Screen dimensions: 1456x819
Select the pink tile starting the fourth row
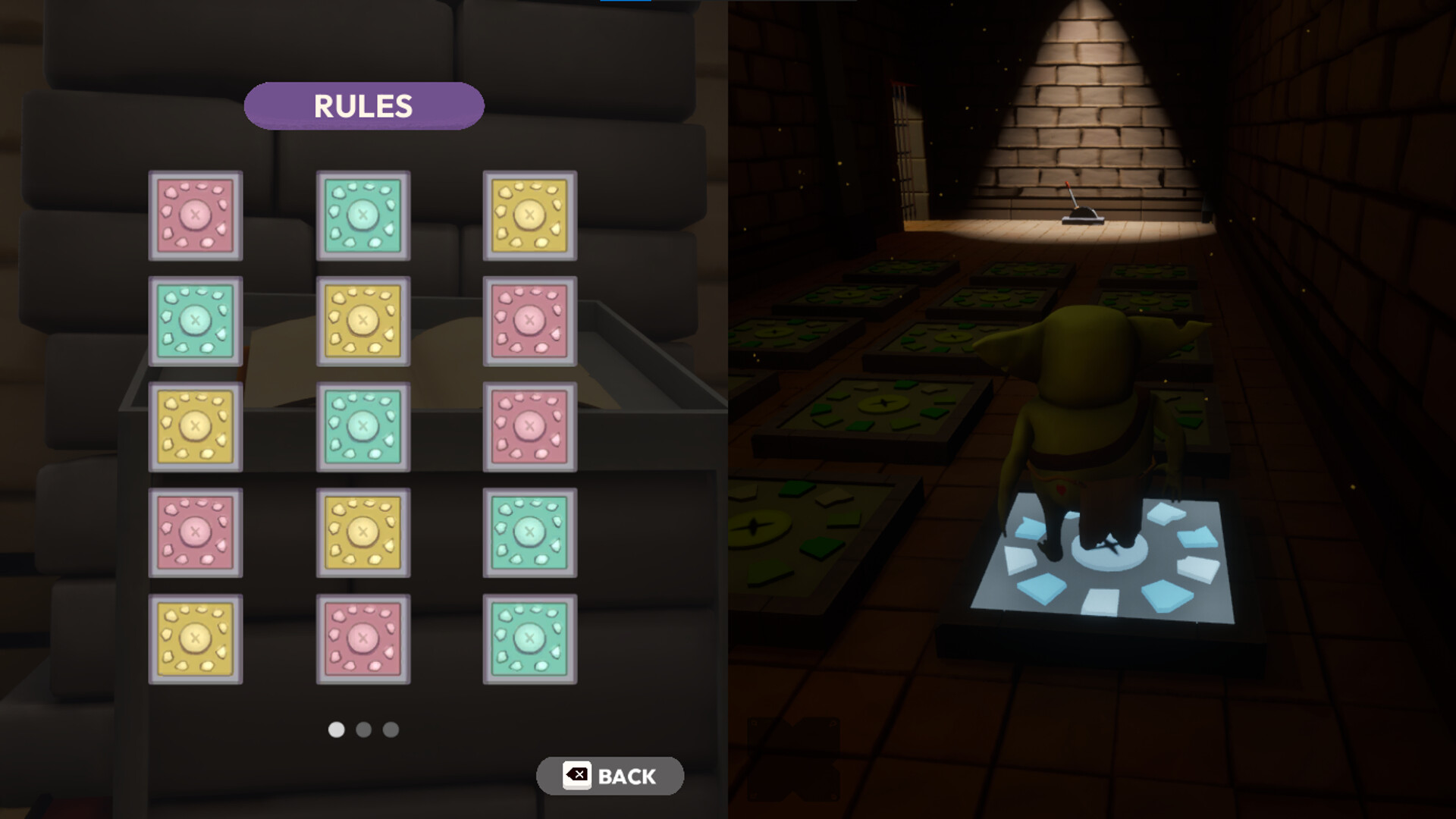pos(196,531)
